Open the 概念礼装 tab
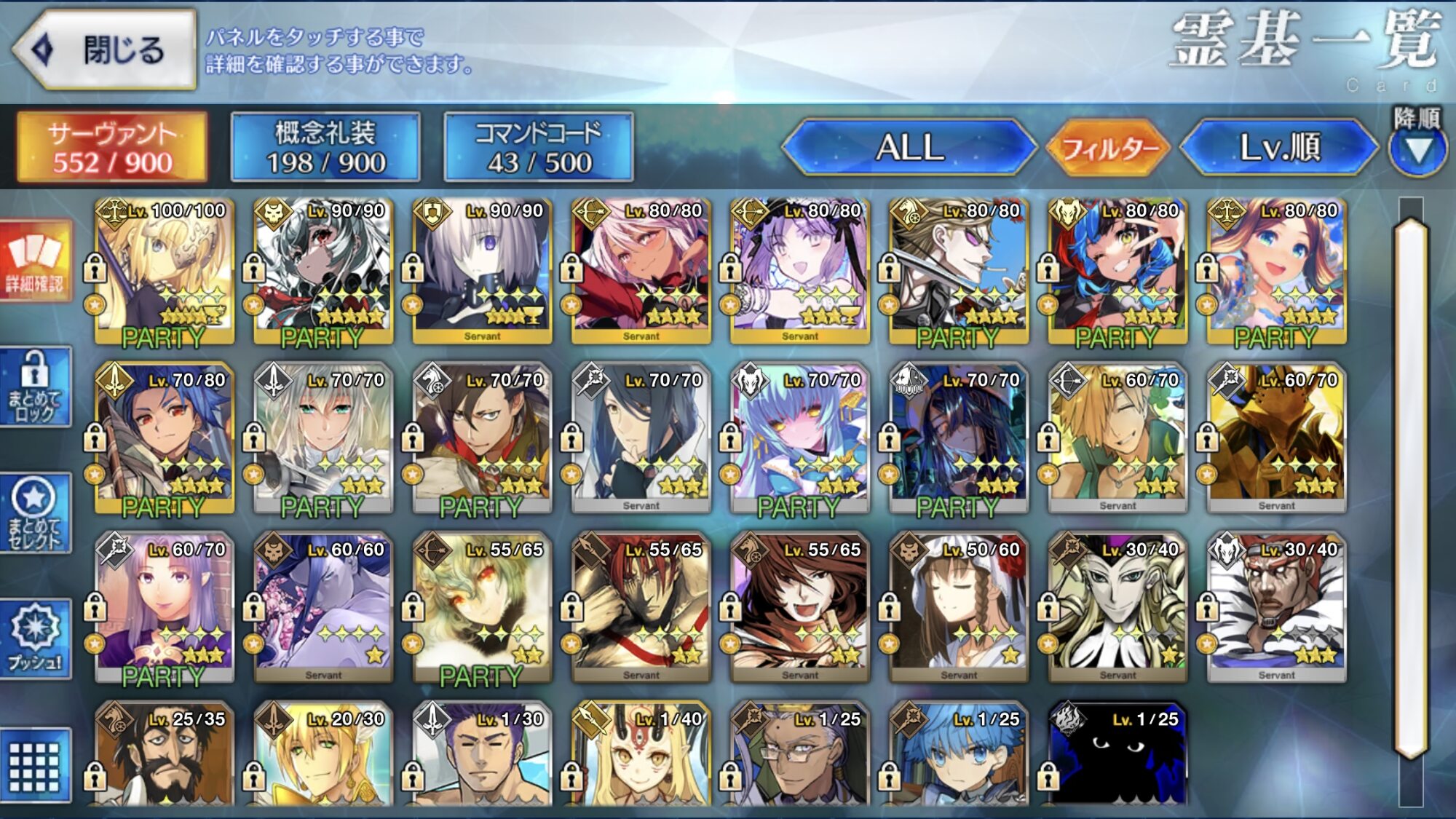 pyautogui.click(x=325, y=147)
